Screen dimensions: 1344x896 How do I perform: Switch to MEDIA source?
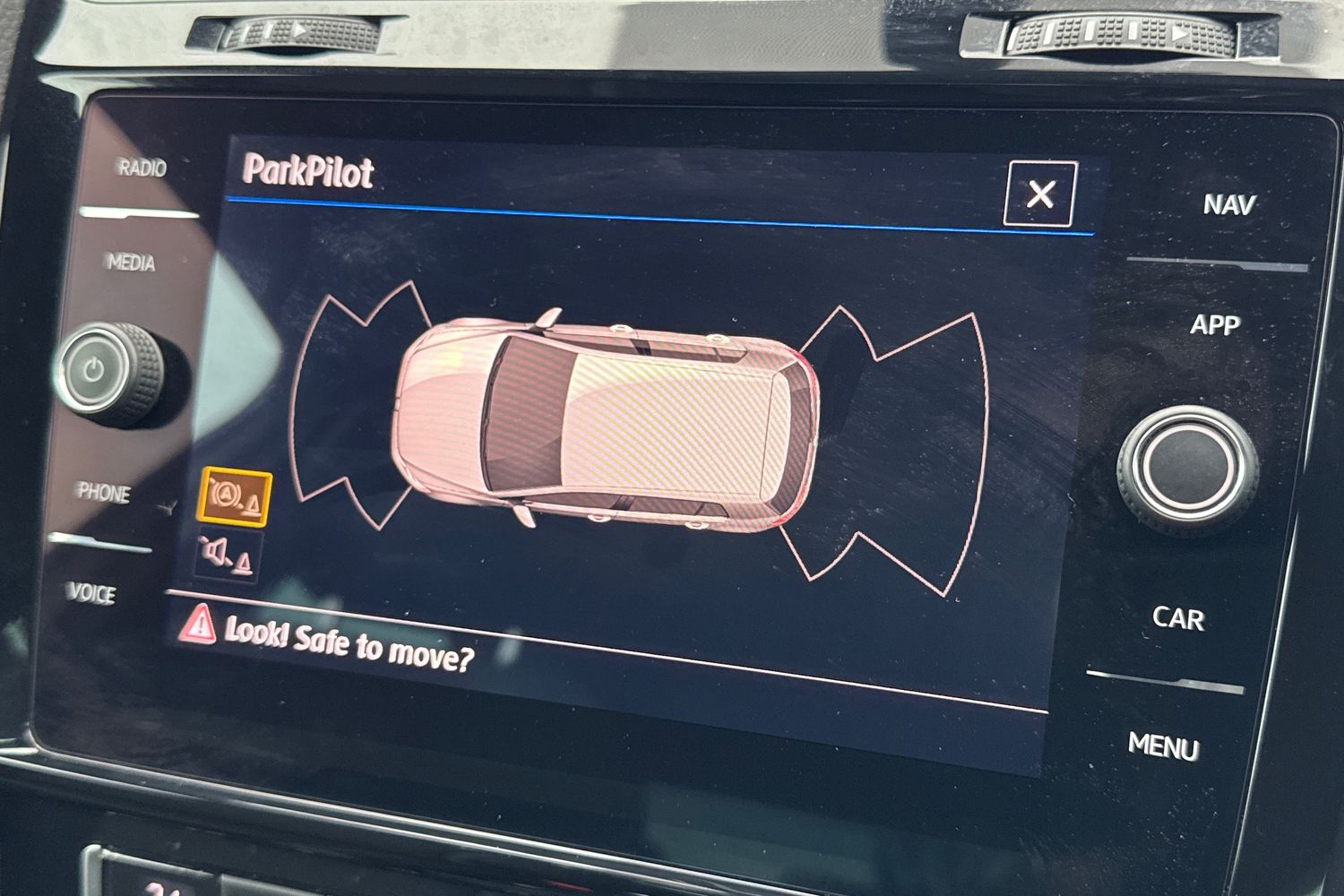click(x=132, y=263)
